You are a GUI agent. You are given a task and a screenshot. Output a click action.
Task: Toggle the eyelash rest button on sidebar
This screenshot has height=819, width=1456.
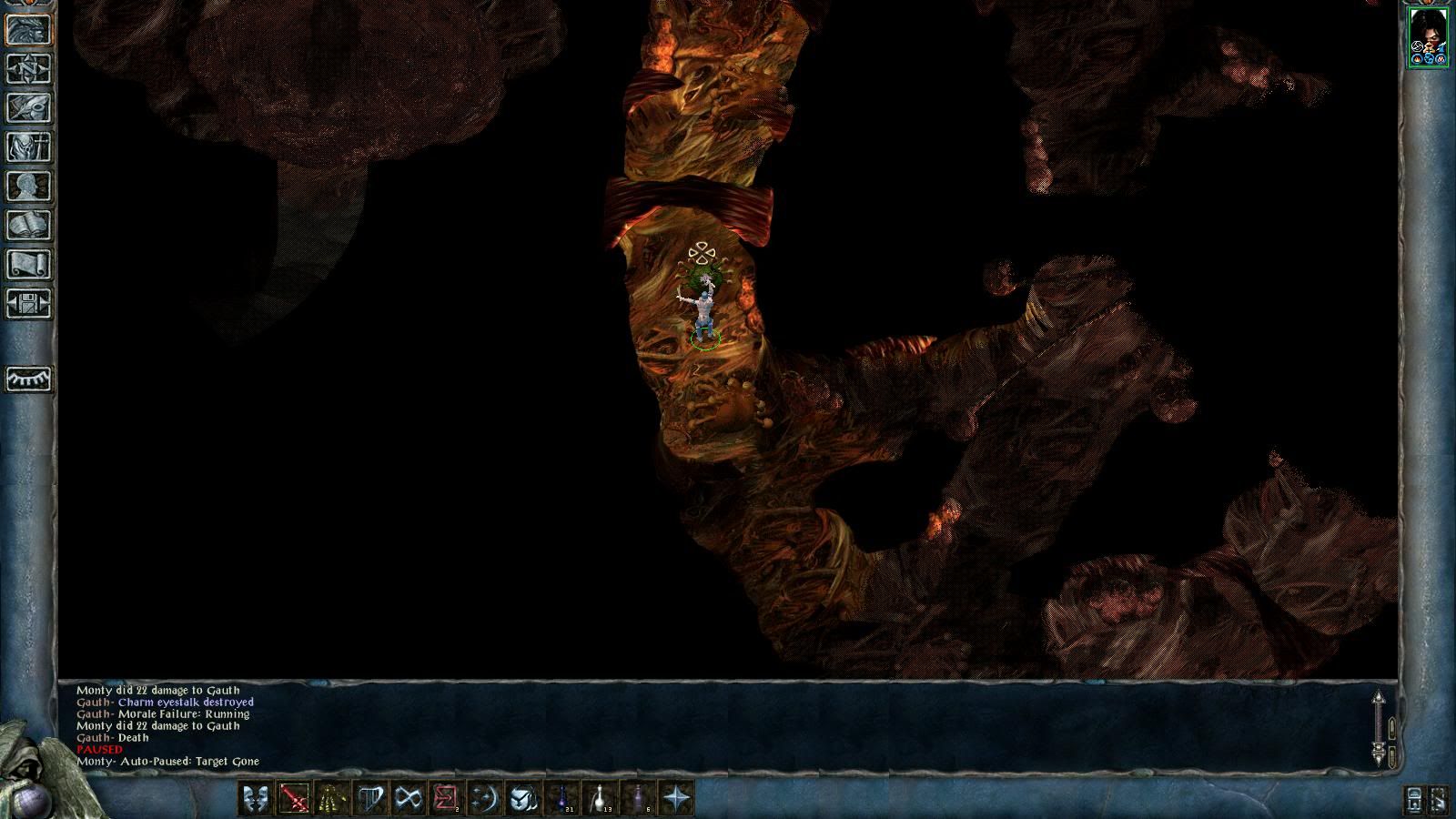[29, 378]
